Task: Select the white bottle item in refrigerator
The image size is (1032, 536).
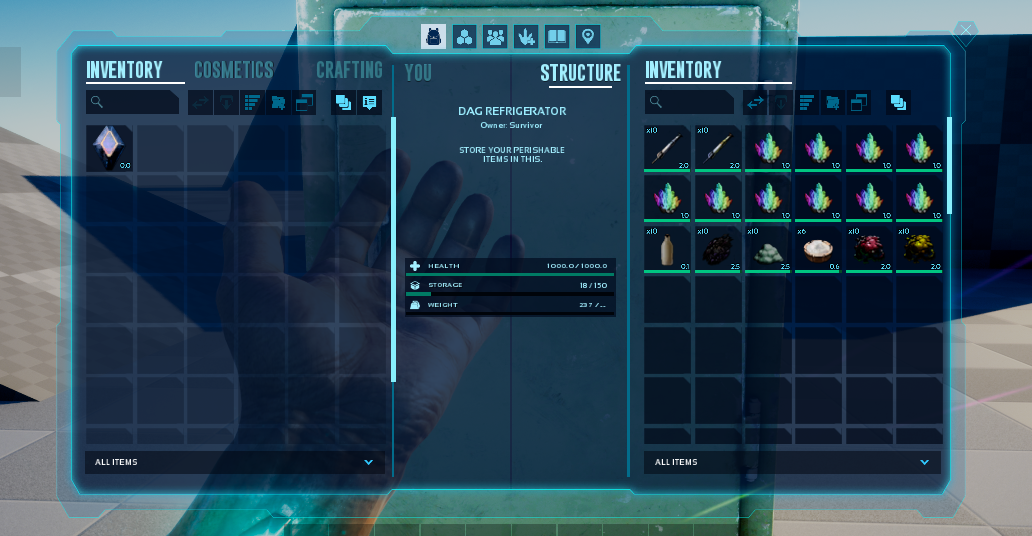Action: (x=667, y=249)
